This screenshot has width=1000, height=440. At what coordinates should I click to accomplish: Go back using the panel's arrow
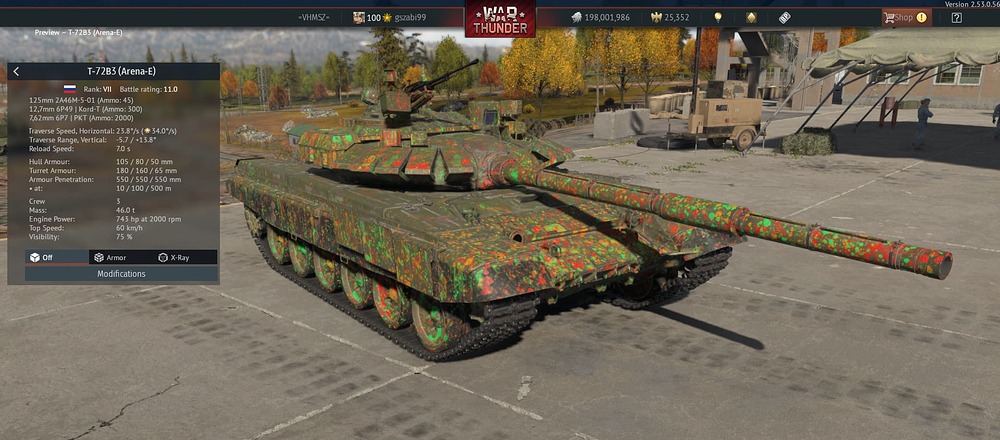click(x=16, y=72)
